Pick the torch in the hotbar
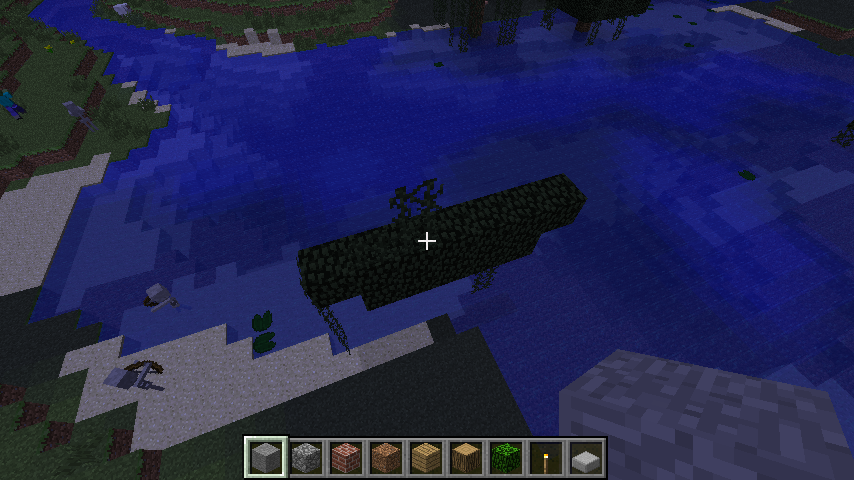The width and height of the screenshot is (854, 480). [x=546, y=458]
